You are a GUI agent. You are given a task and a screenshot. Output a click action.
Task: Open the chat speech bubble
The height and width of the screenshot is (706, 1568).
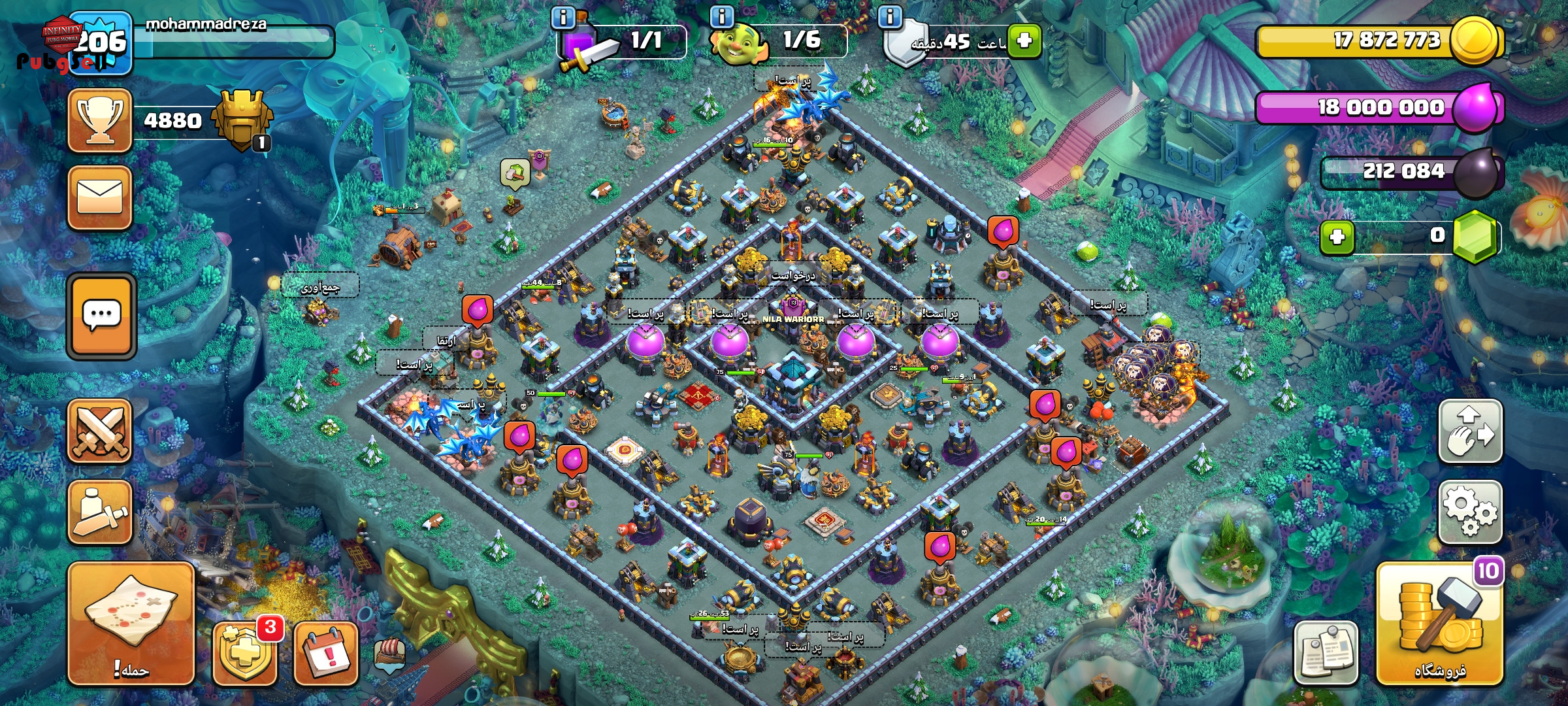point(101,316)
